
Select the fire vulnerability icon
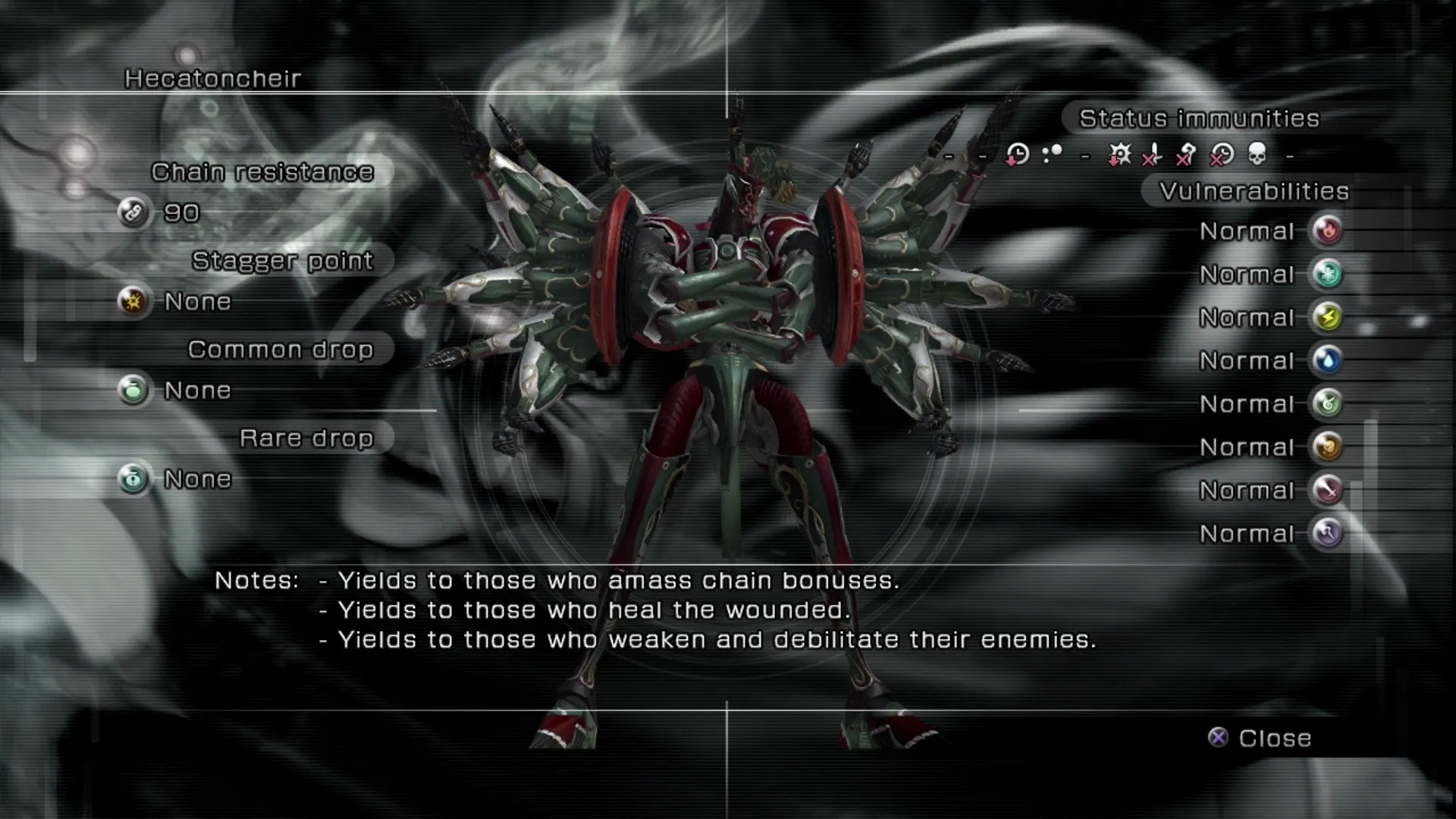[1328, 231]
